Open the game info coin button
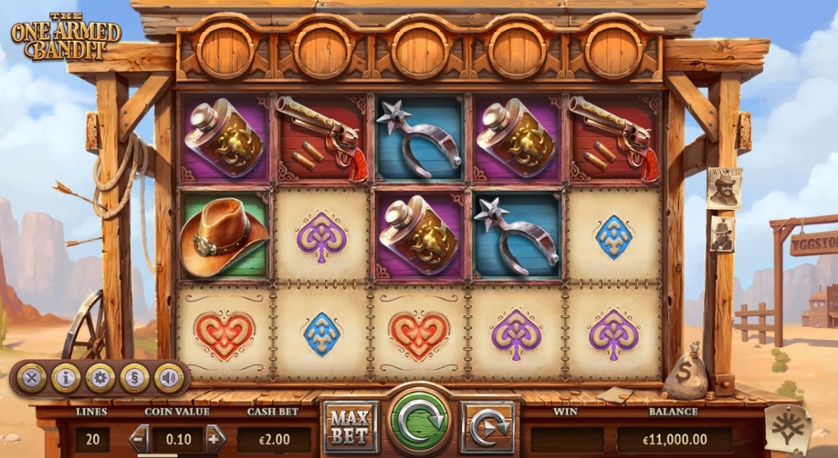 click(66, 377)
